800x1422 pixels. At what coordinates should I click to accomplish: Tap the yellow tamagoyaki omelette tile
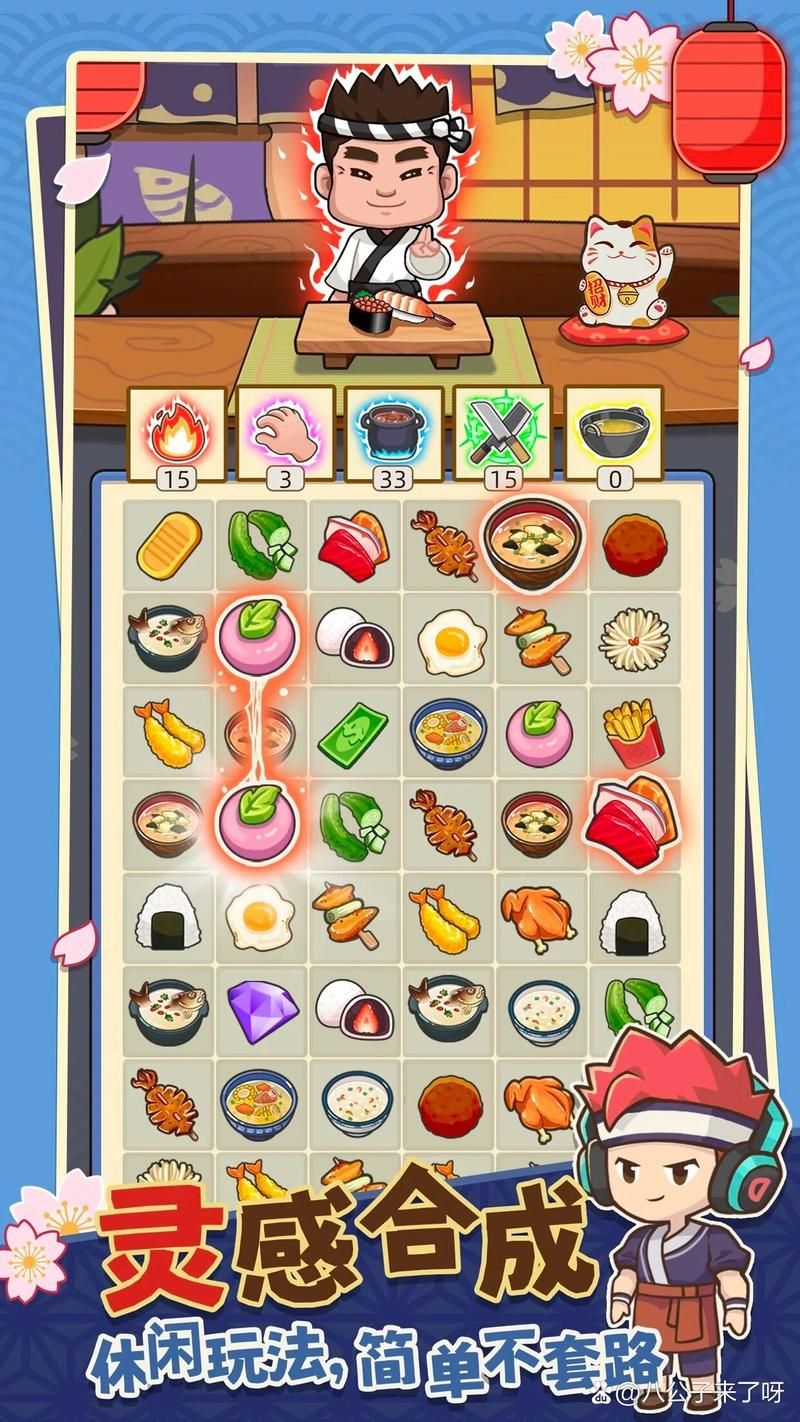pos(168,546)
